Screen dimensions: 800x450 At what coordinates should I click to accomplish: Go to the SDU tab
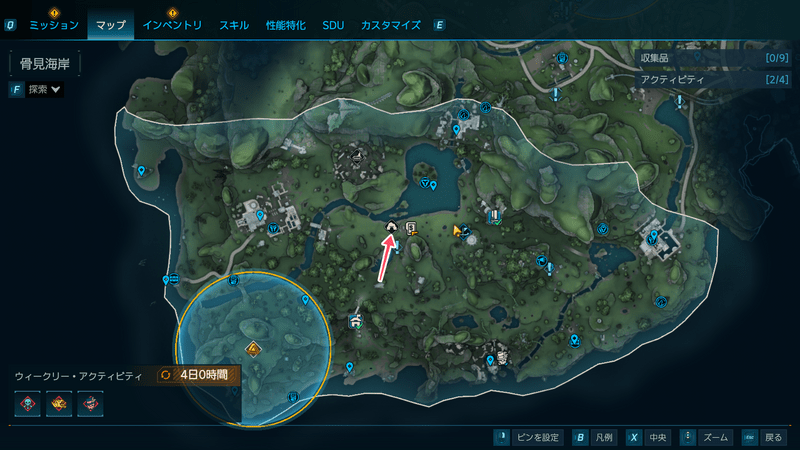333,25
